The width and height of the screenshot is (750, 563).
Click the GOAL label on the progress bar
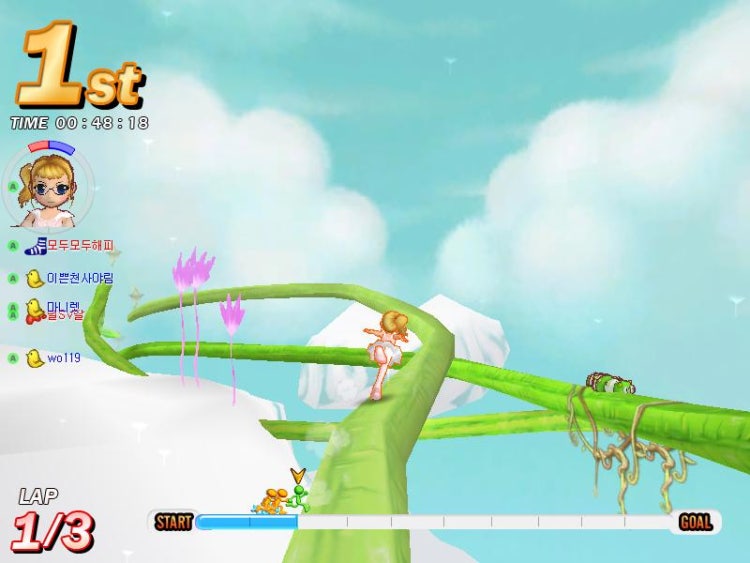tap(695, 522)
